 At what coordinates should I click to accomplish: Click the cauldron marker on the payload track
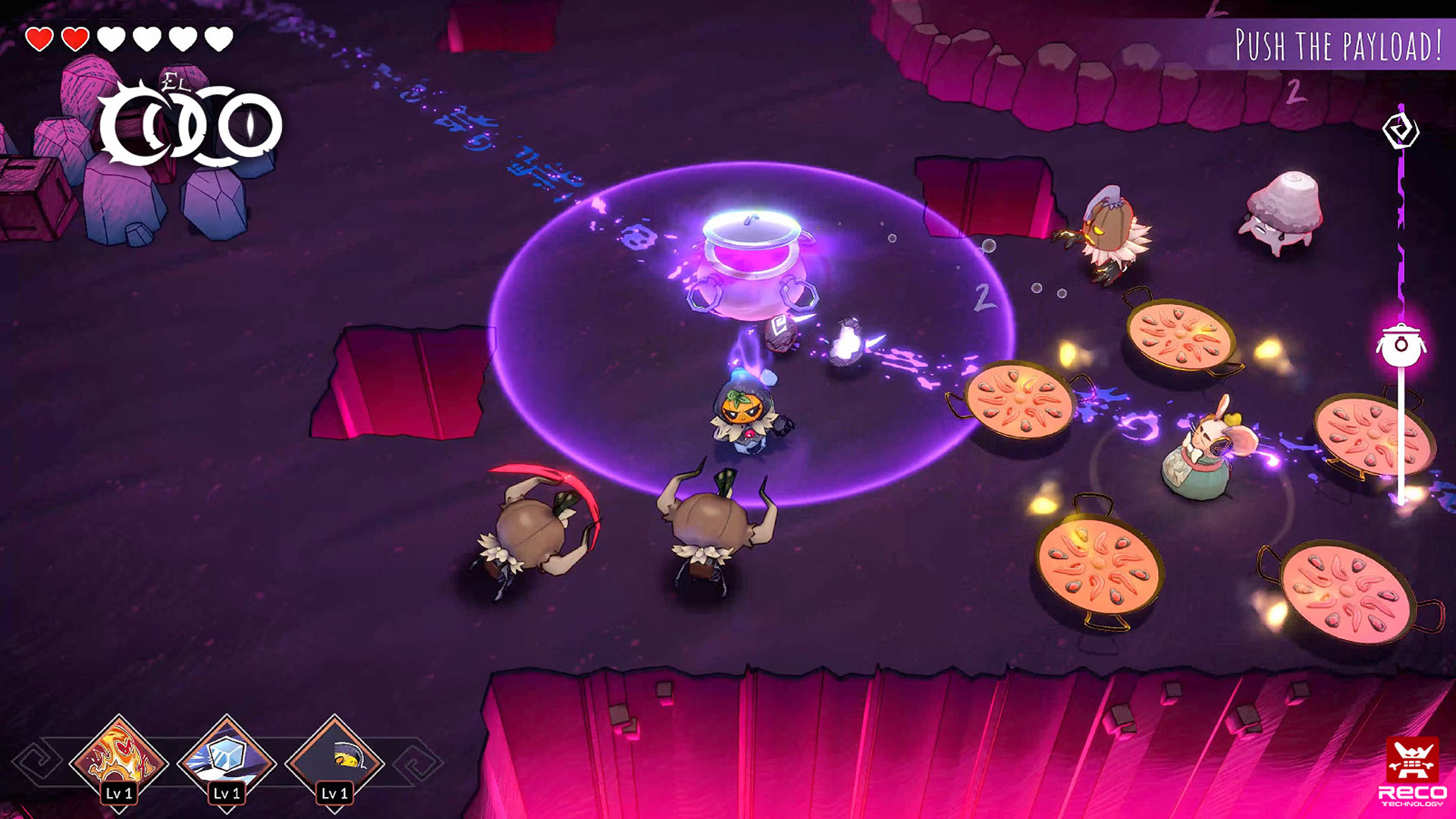1401,346
